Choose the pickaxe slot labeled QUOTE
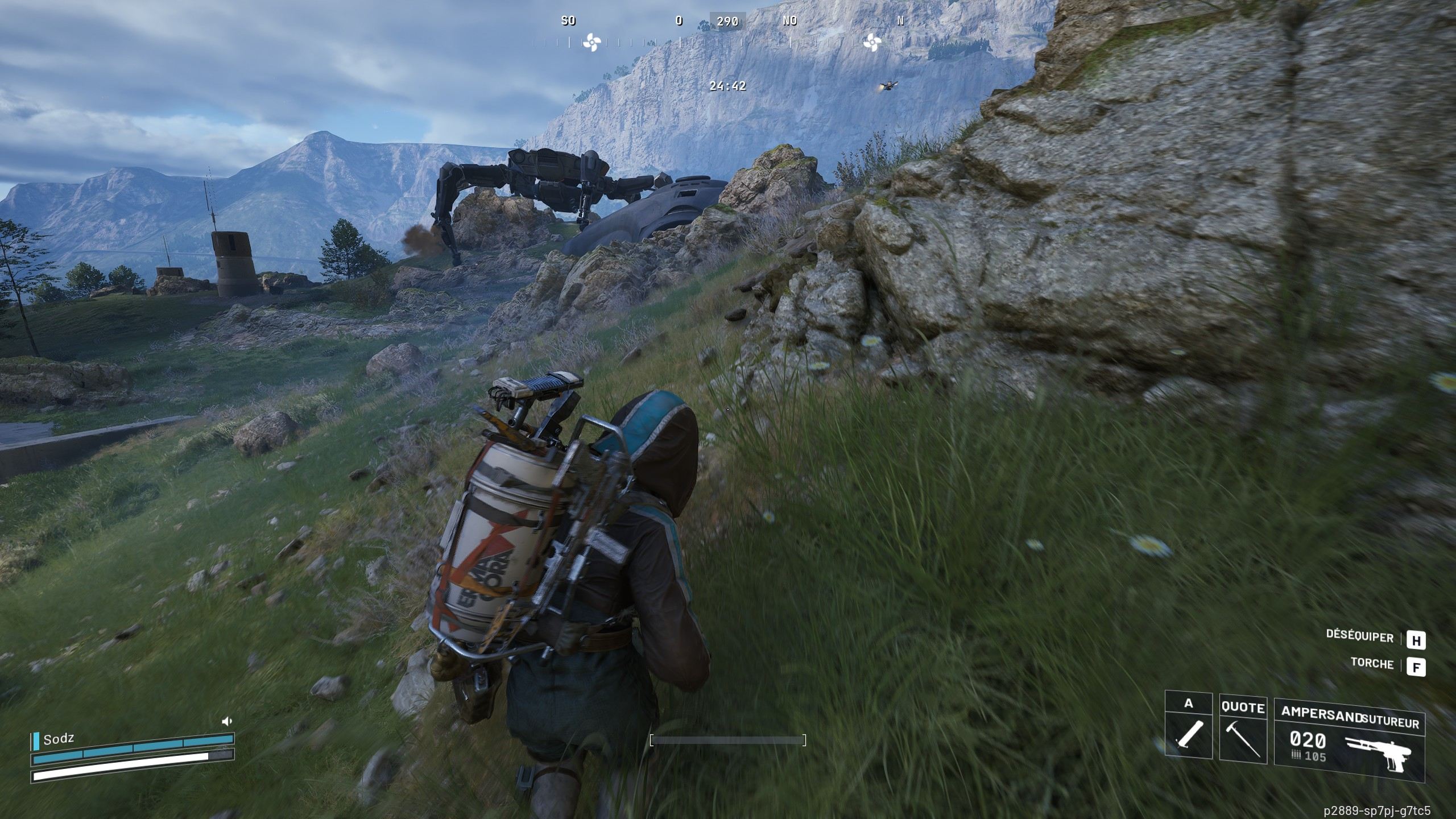This screenshot has width=1456, height=819. pyautogui.click(x=1243, y=729)
